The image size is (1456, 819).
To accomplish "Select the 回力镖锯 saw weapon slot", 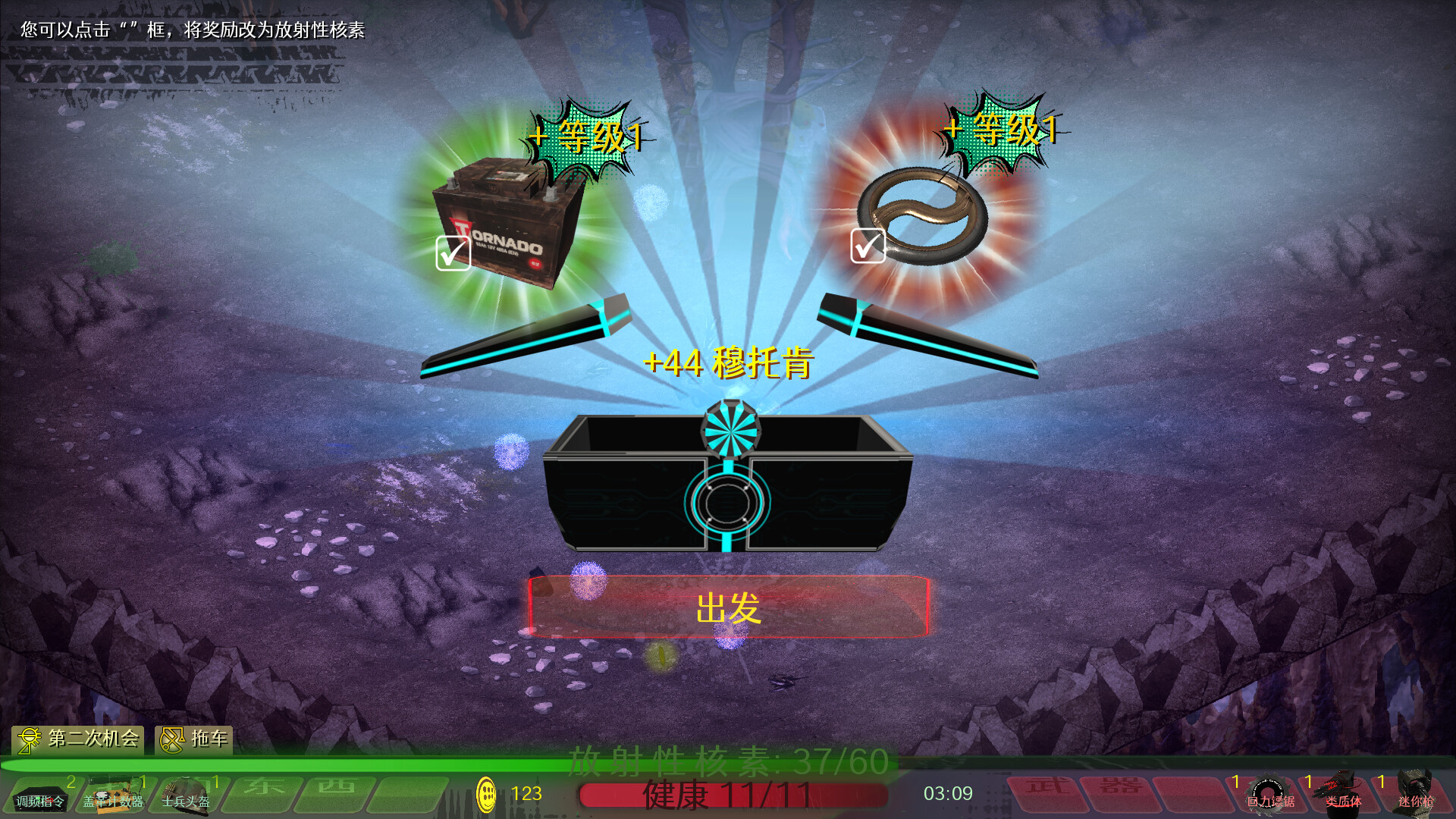I will [1270, 795].
